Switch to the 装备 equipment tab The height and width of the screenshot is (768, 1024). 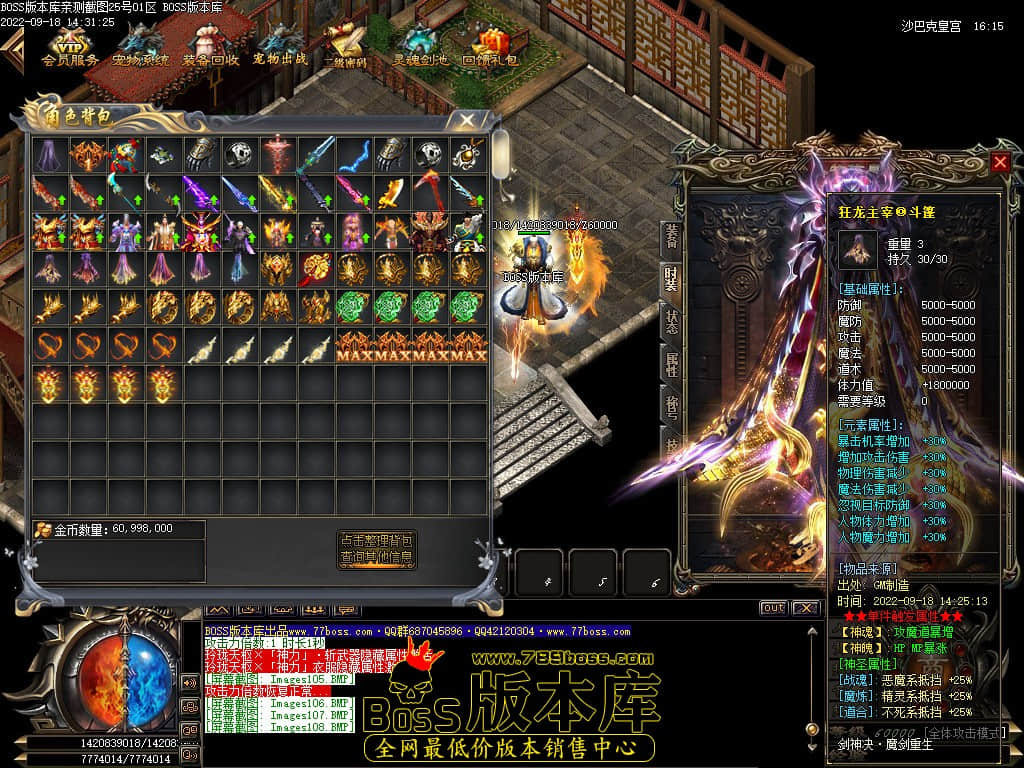tap(671, 236)
